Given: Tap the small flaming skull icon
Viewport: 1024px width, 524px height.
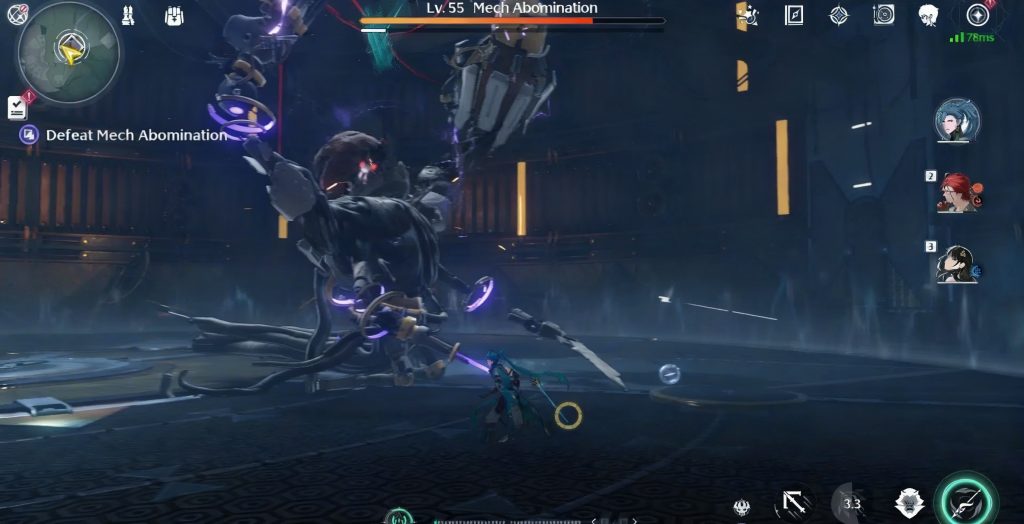Looking at the screenshot, I should 742,507.
